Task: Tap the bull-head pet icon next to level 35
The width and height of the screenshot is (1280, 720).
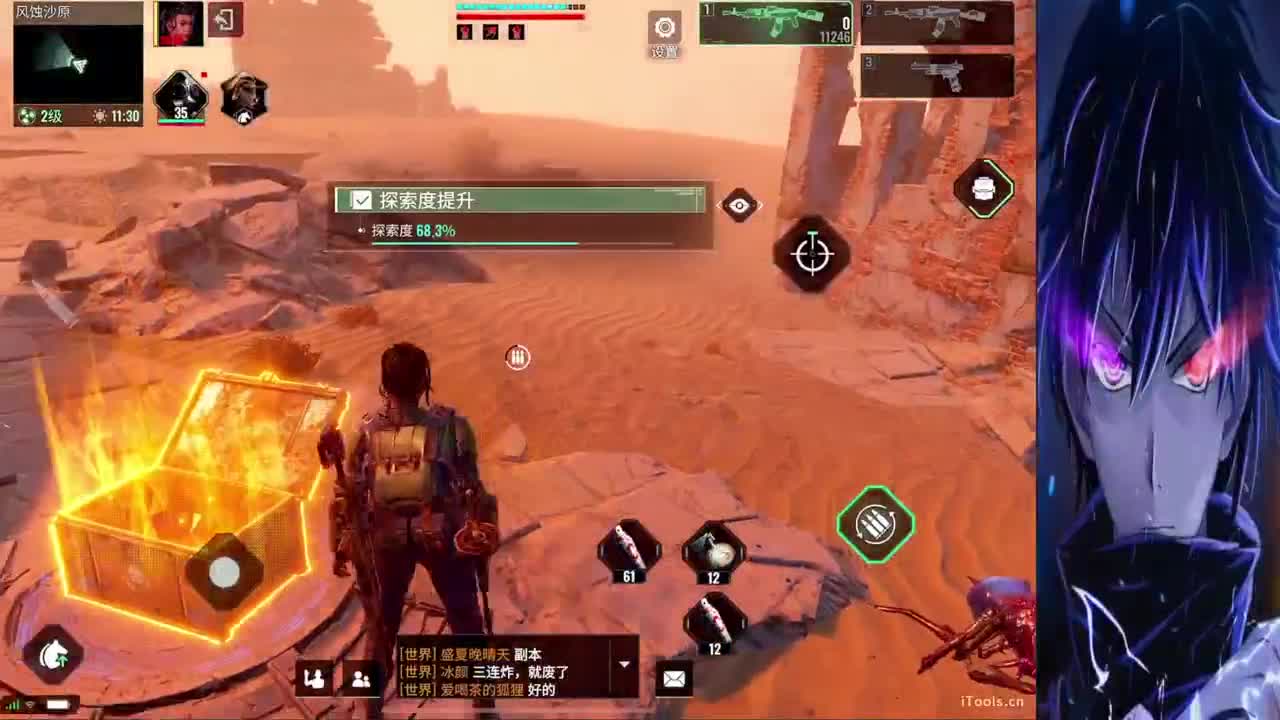Action: click(245, 95)
